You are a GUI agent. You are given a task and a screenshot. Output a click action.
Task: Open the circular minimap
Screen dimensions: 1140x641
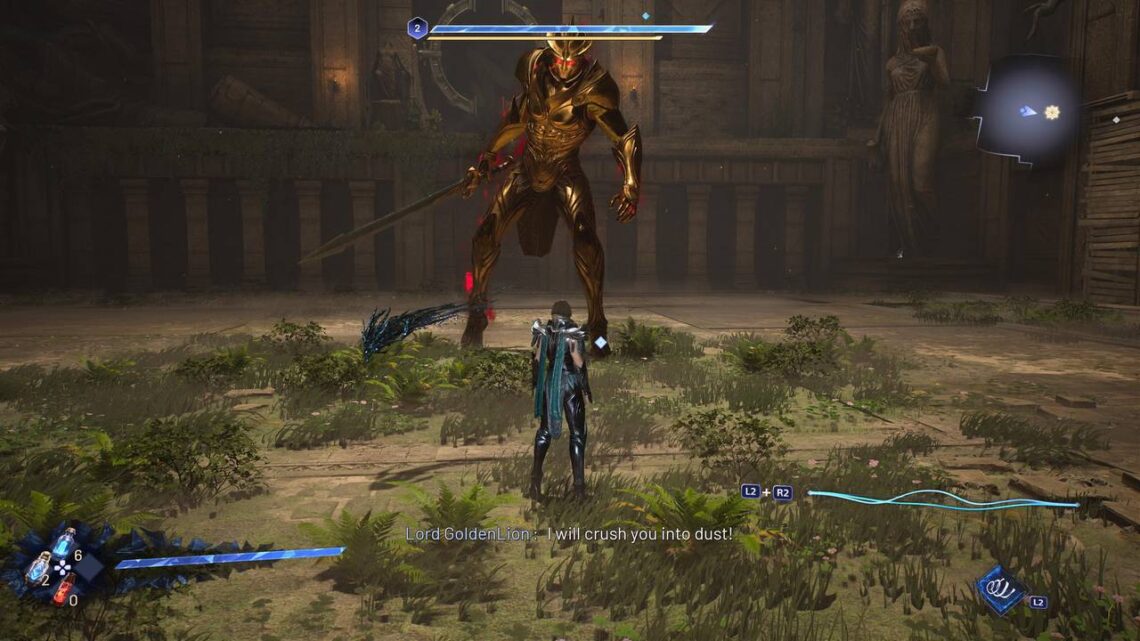point(1027,110)
